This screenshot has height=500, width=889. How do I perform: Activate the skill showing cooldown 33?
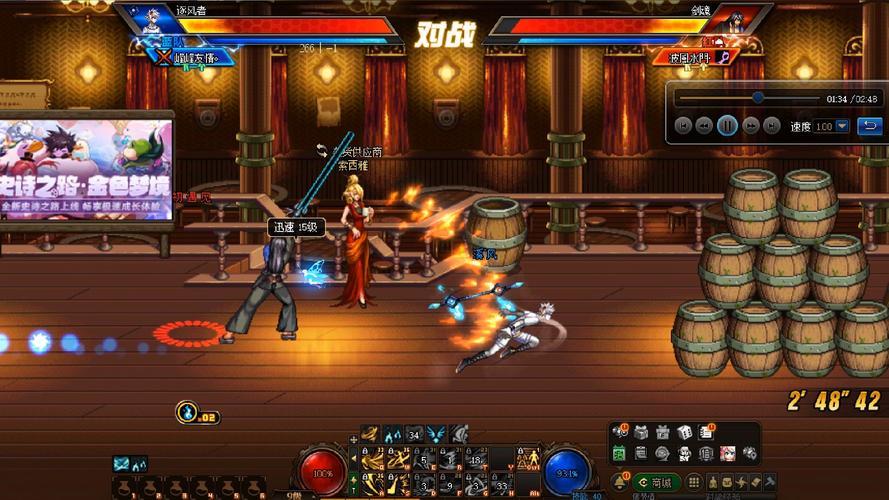(x=502, y=485)
